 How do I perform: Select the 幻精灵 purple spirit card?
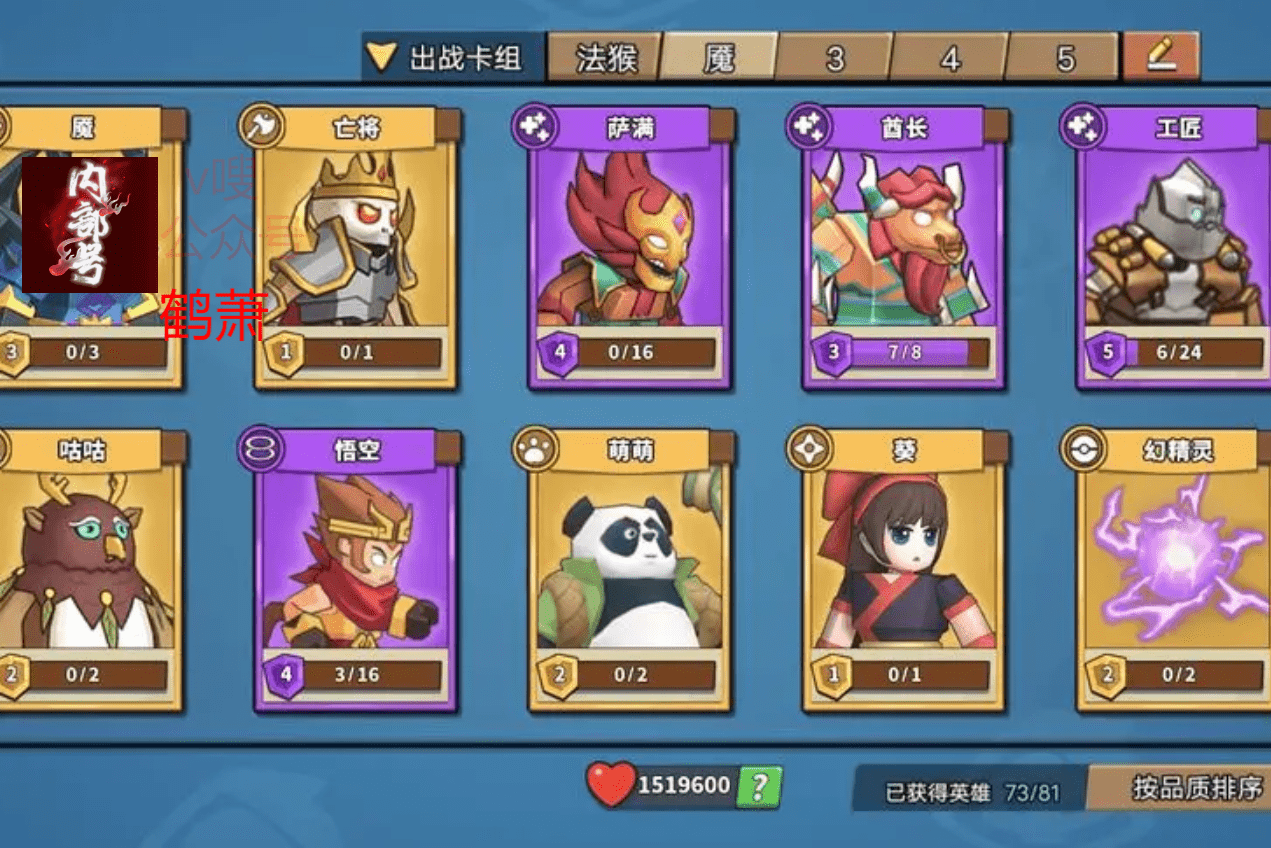1176,570
